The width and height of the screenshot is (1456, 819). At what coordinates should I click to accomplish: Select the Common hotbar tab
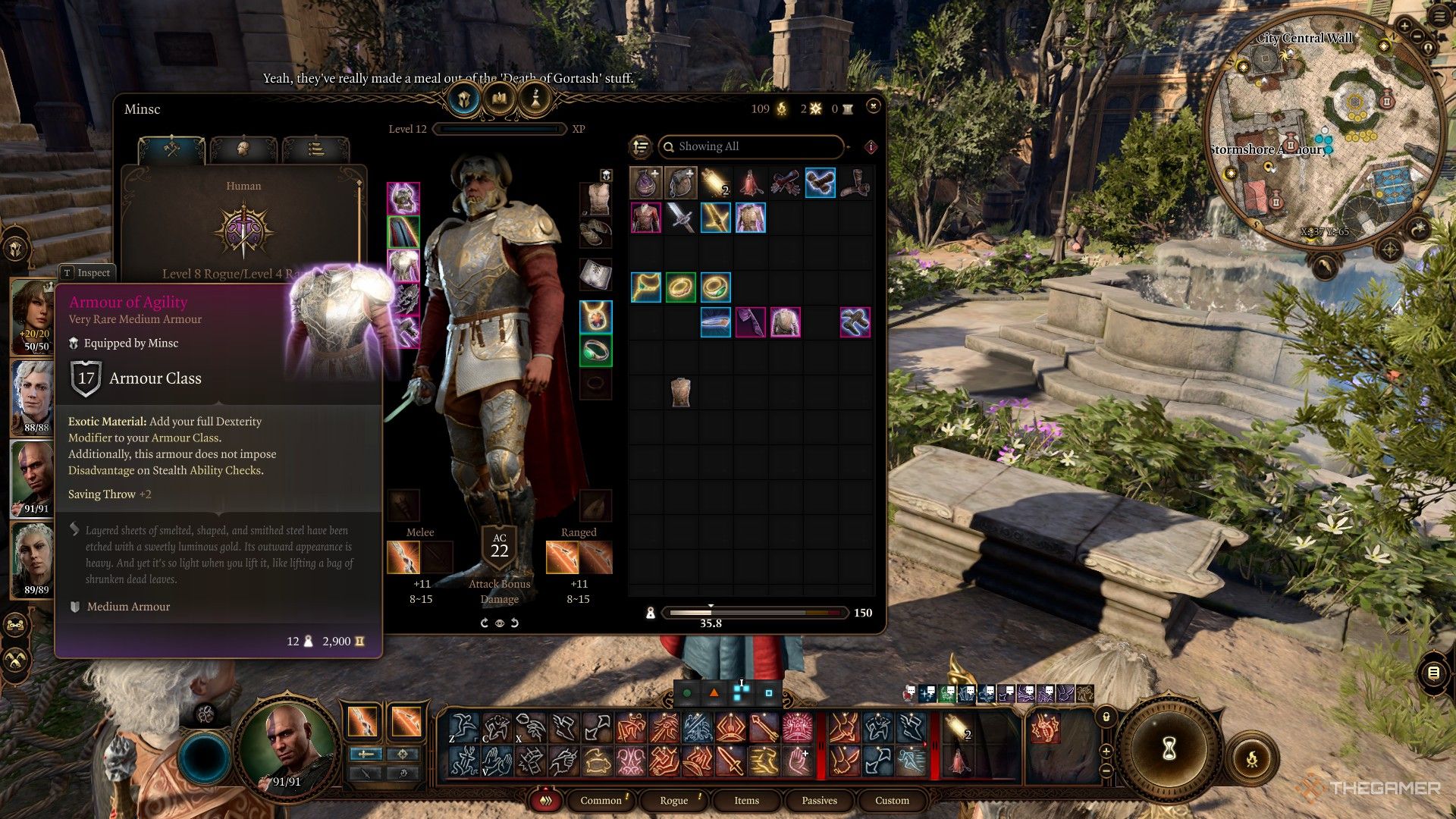601,800
